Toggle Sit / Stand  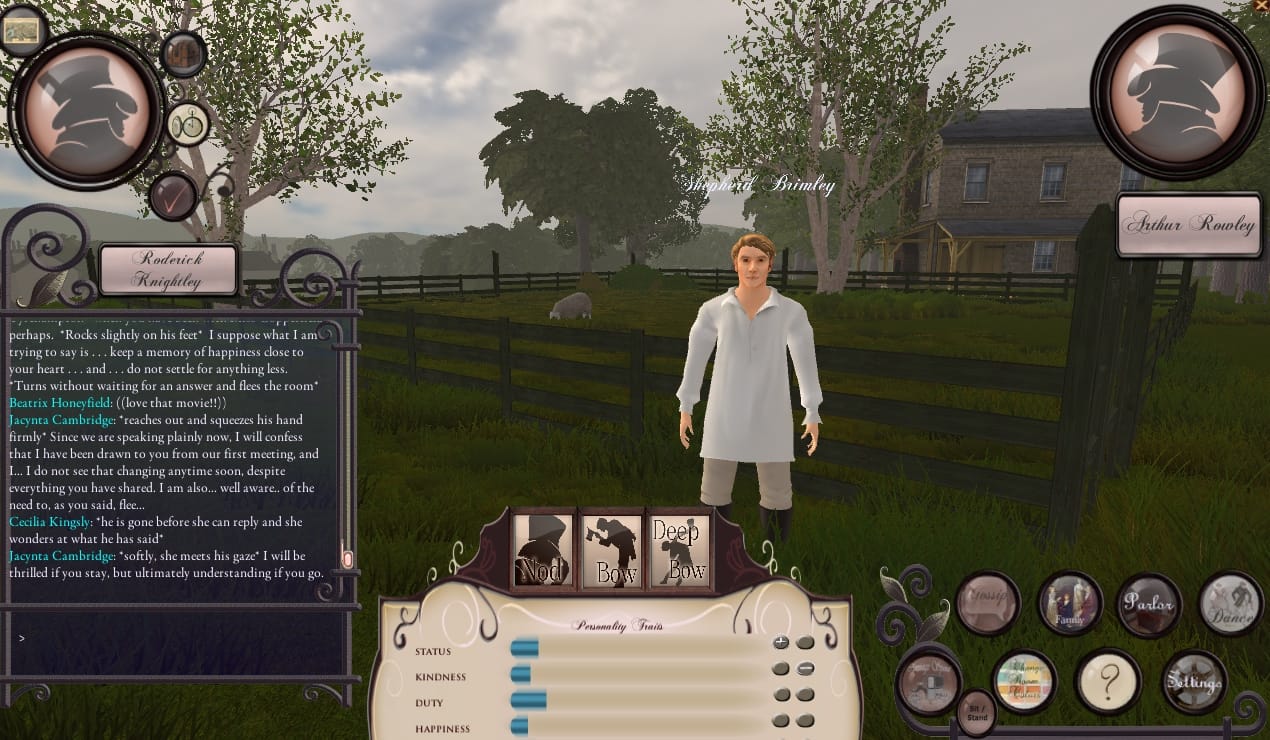[977, 712]
